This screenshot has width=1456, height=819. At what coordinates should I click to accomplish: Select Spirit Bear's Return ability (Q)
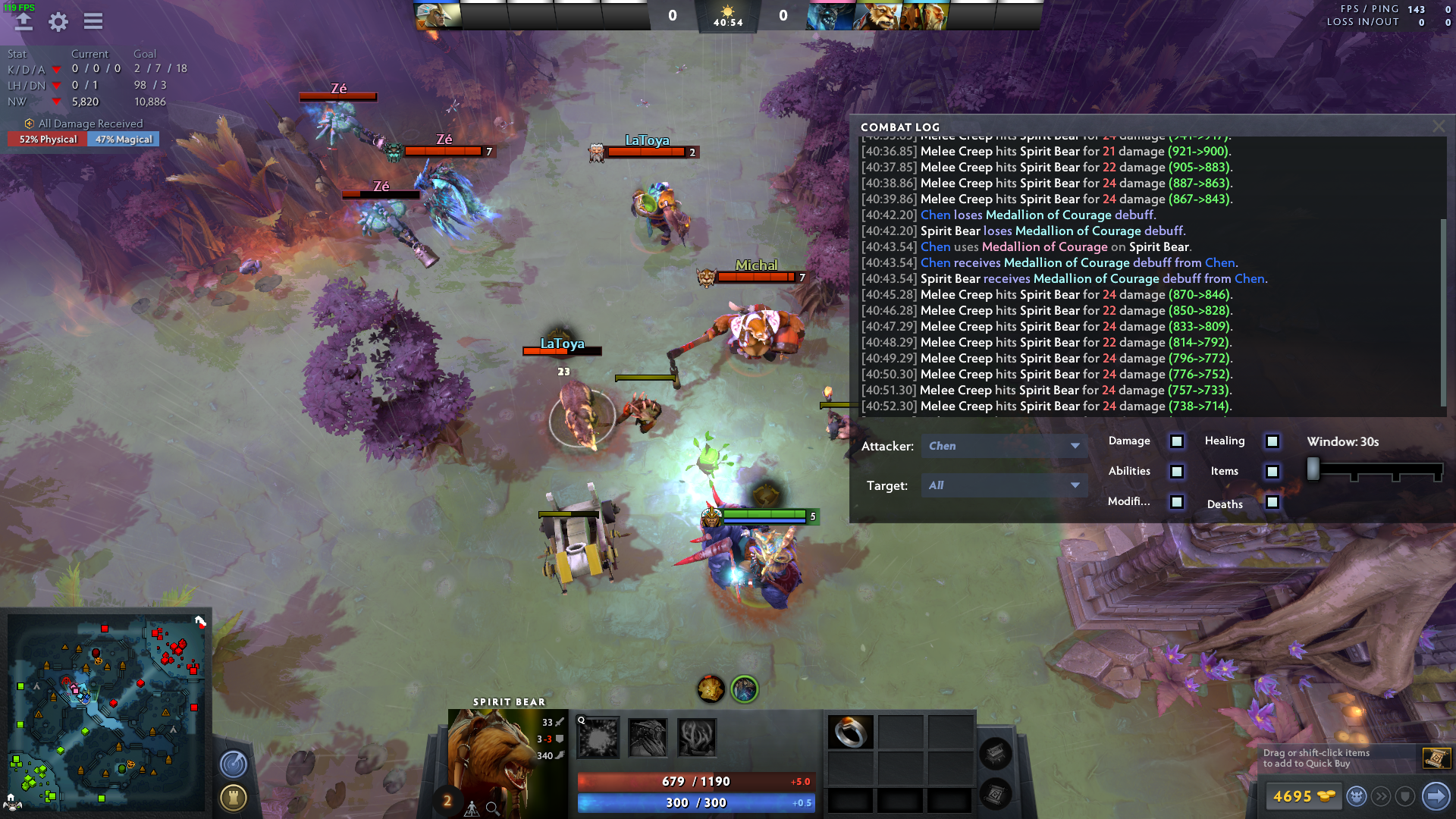point(598,736)
